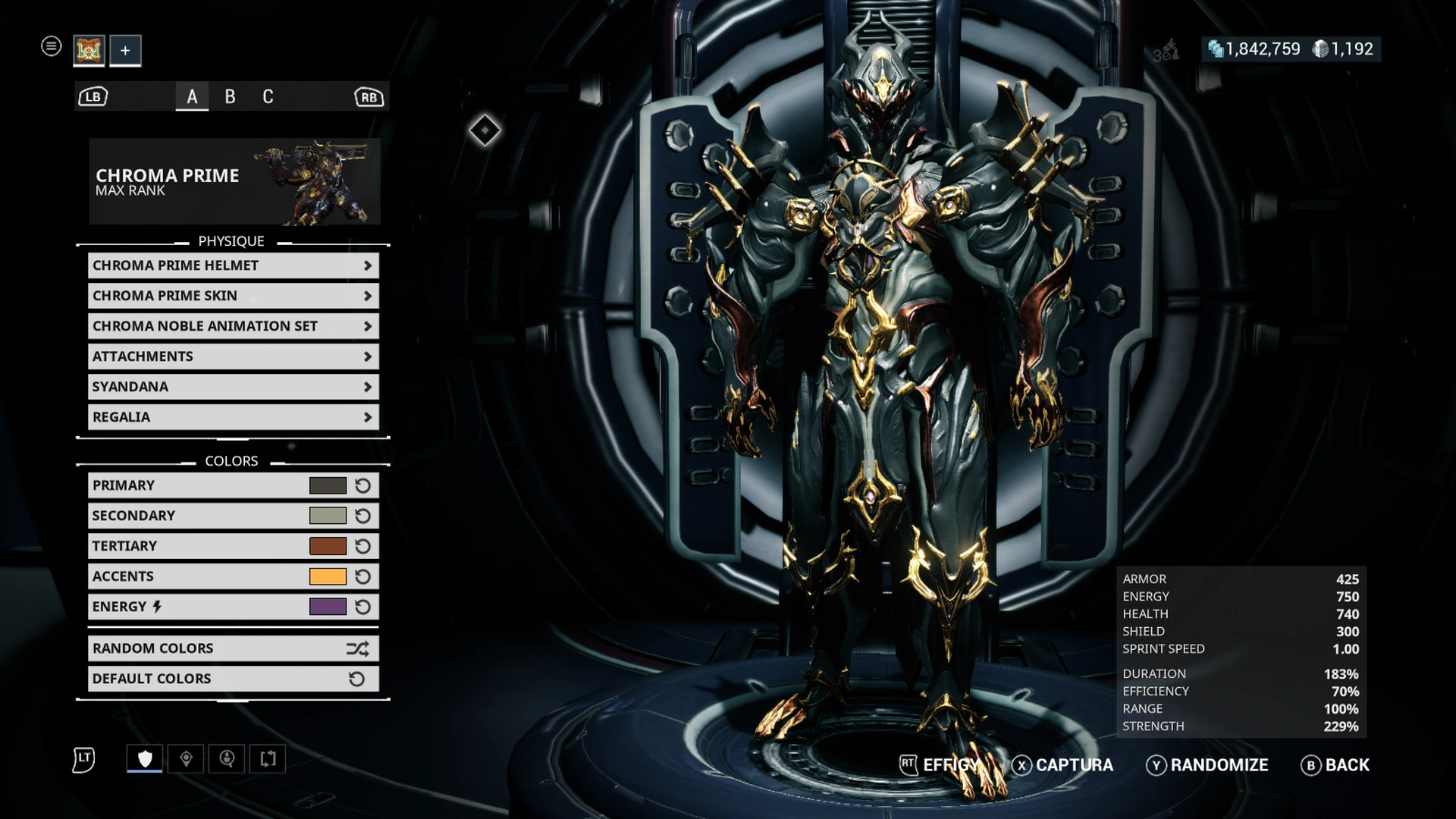This screenshot has width=1456, height=819.
Task: Click the add new loadout slot
Action: point(125,50)
